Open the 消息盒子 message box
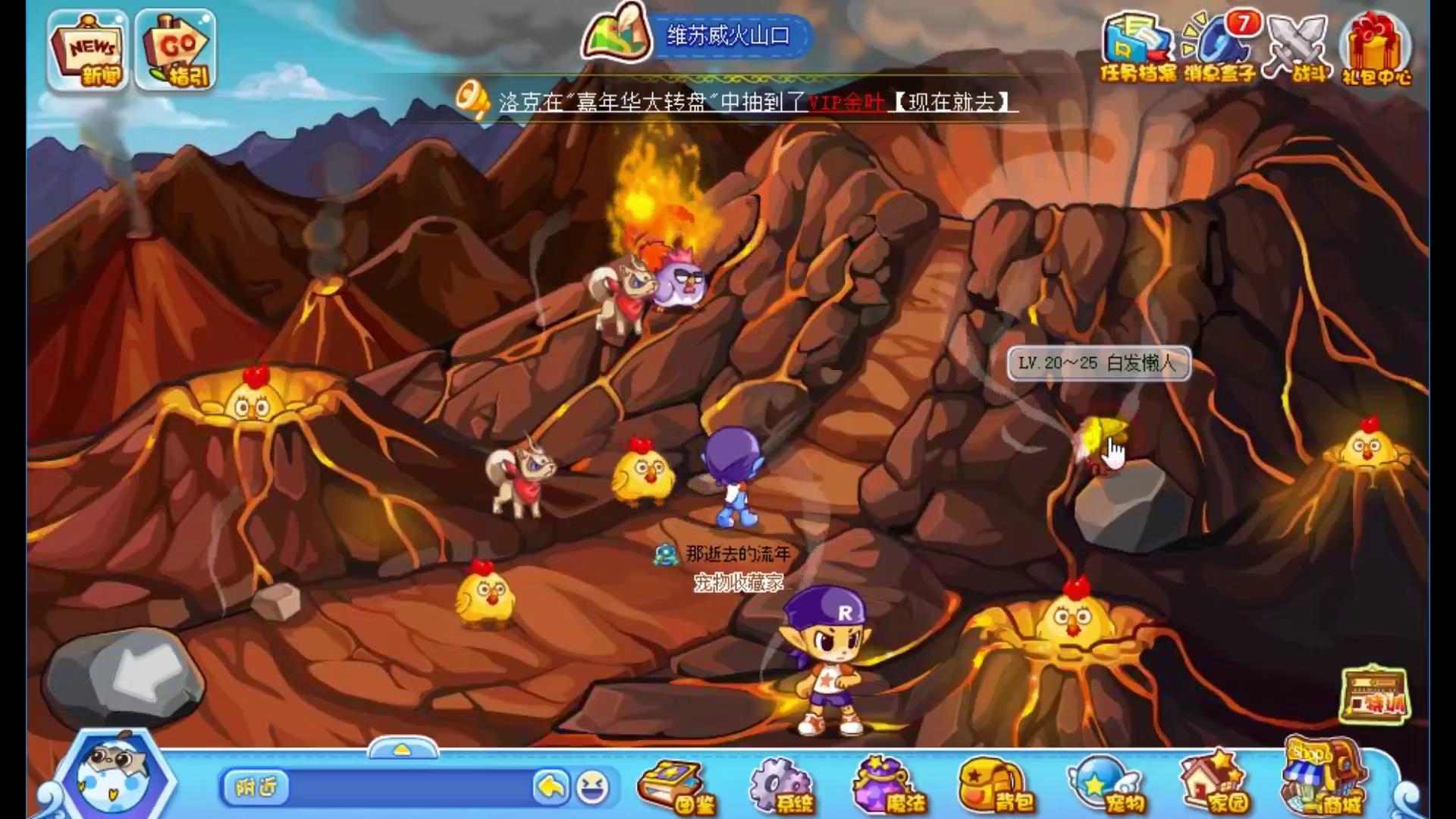Screen dimensions: 1456x819 (1219, 47)
